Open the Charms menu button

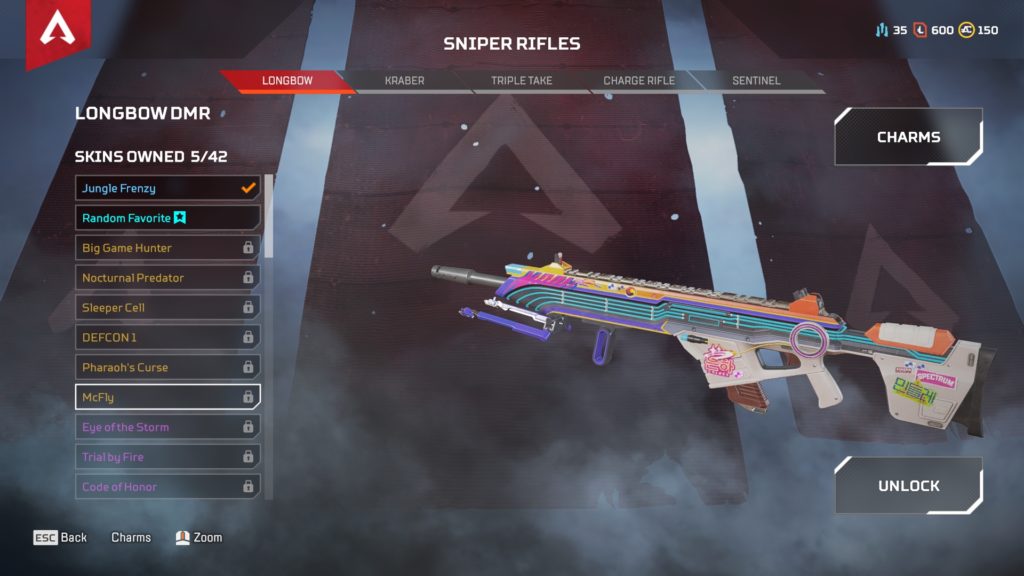908,137
